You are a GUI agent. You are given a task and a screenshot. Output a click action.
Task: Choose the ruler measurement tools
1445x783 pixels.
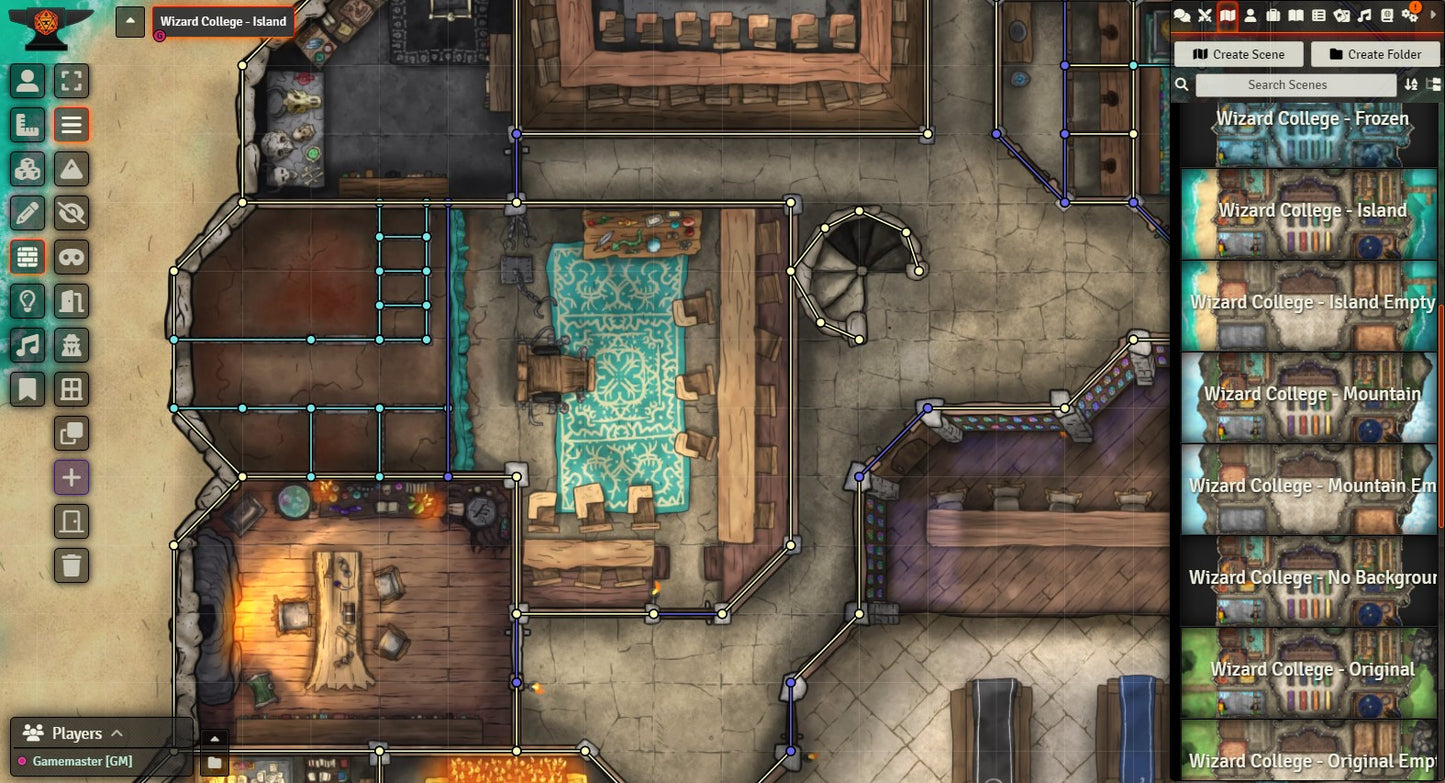click(27, 125)
